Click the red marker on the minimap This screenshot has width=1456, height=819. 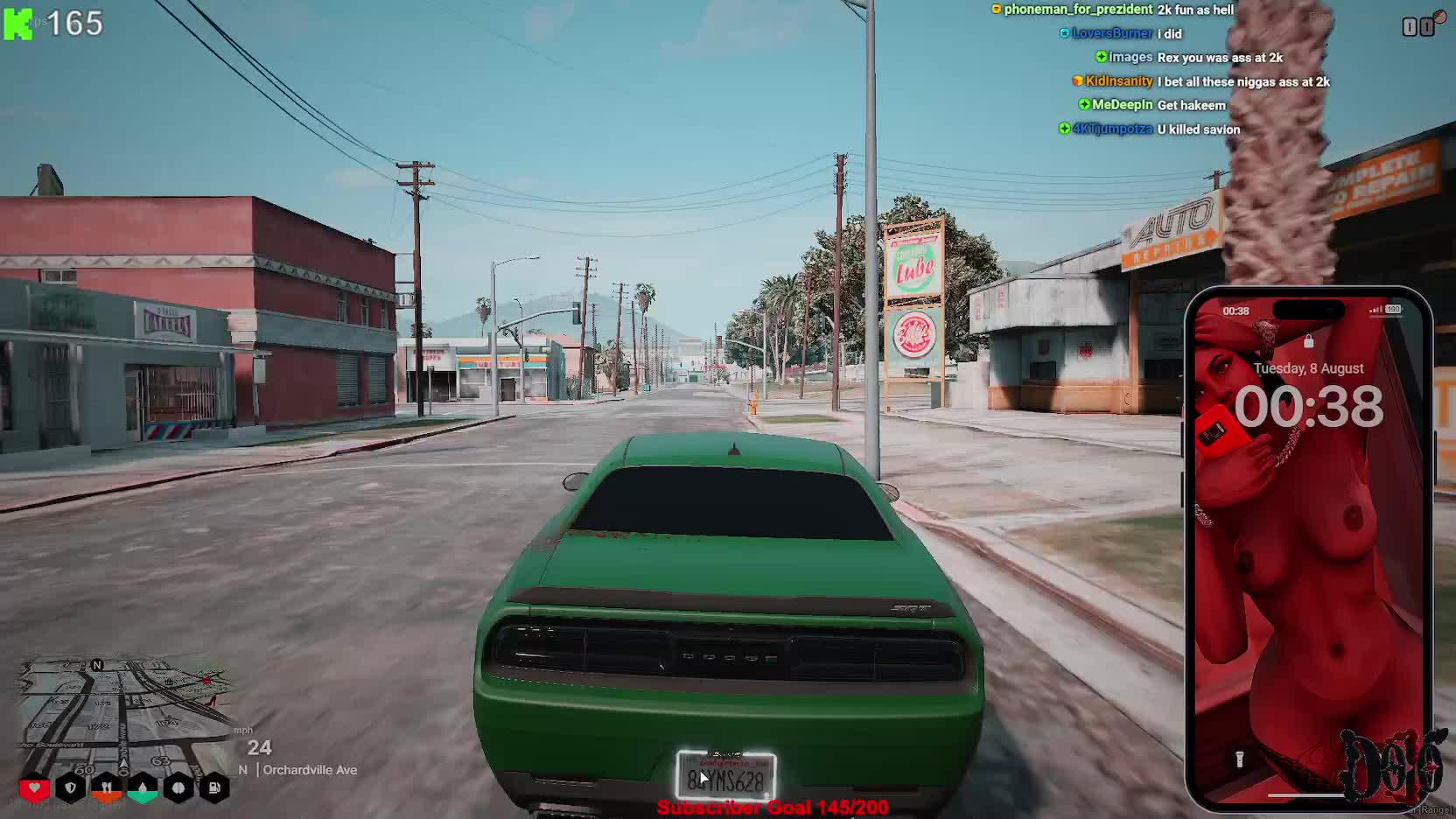tap(206, 679)
